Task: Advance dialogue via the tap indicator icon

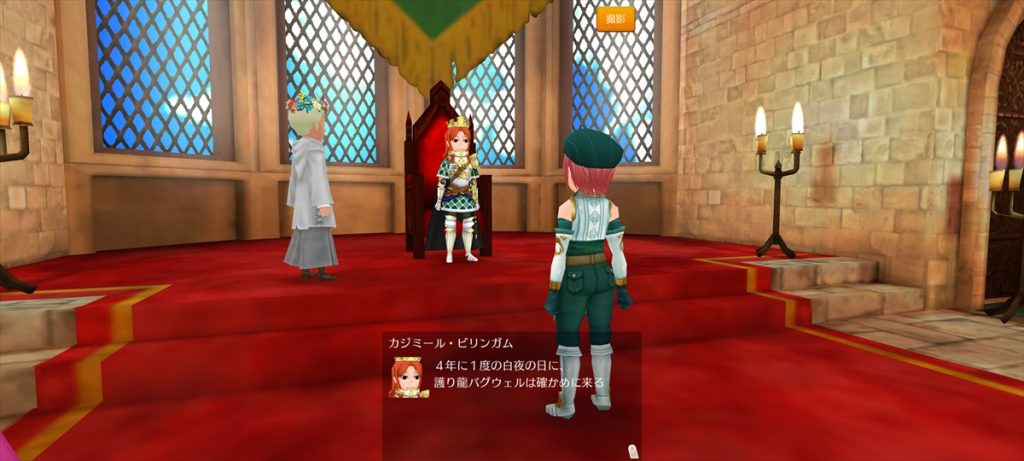Action: tap(630, 450)
